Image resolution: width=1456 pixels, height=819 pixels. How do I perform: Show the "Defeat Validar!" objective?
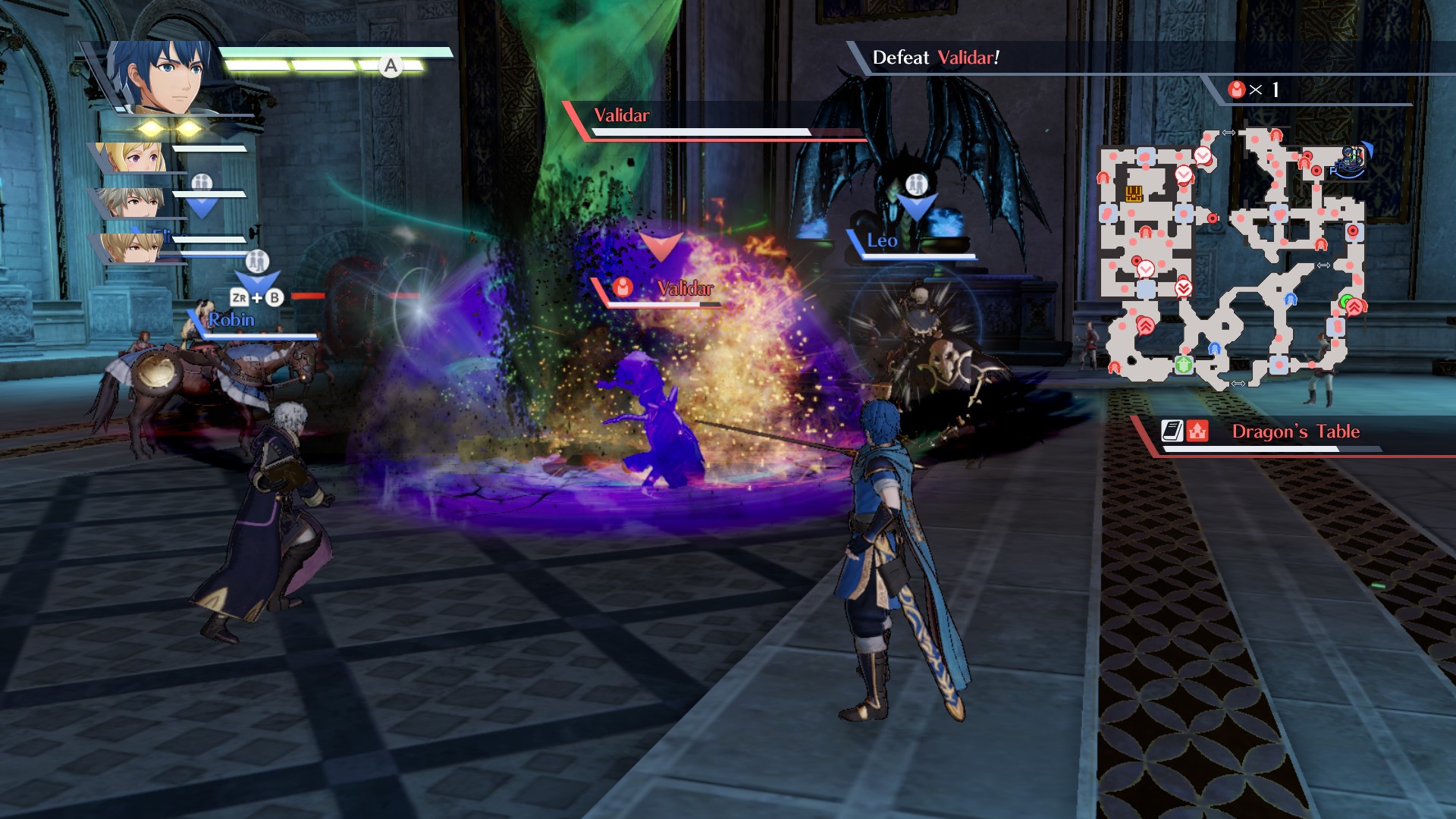[936, 58]
